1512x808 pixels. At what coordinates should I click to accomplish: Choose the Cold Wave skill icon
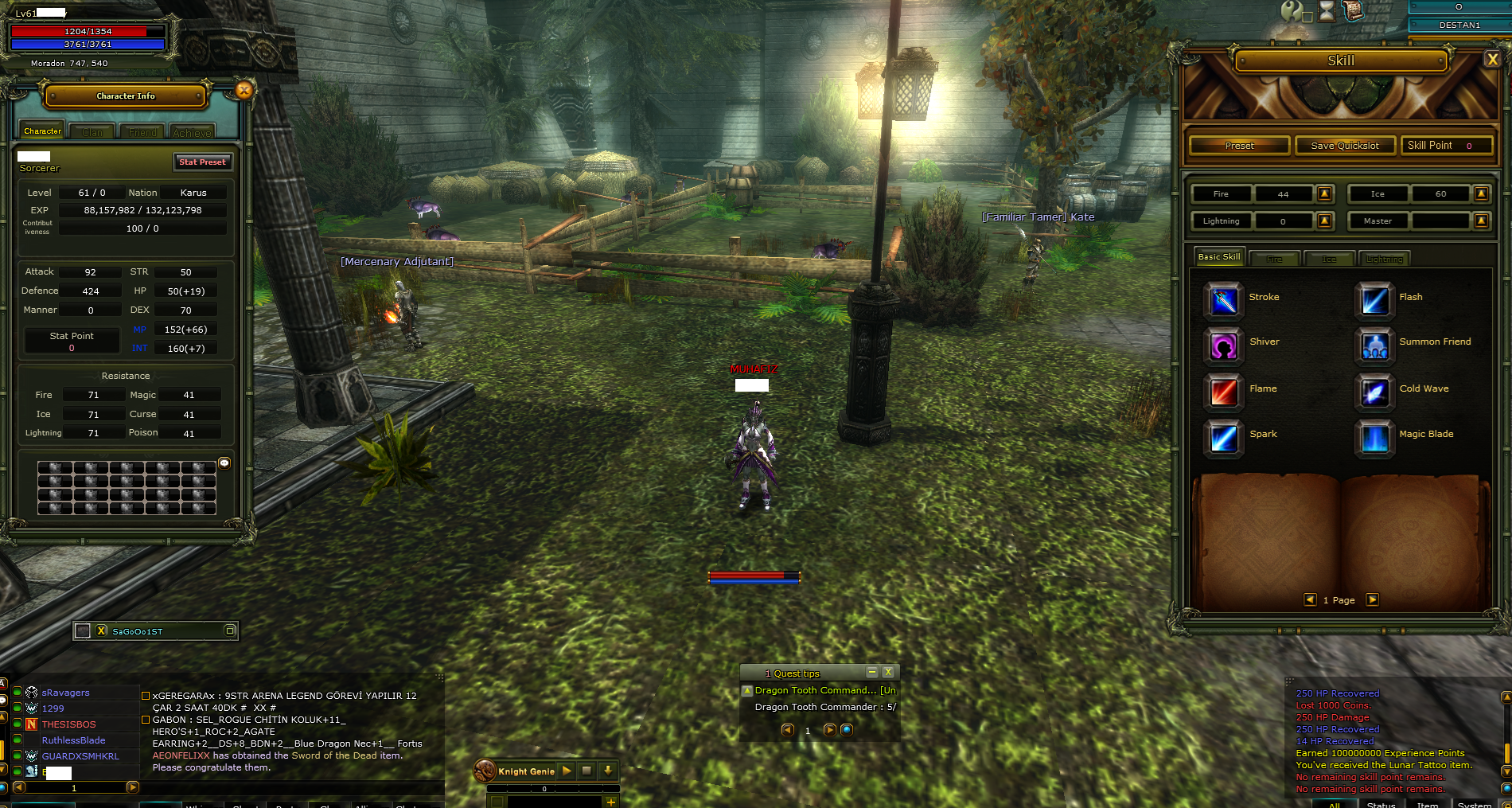[1374, 391]
